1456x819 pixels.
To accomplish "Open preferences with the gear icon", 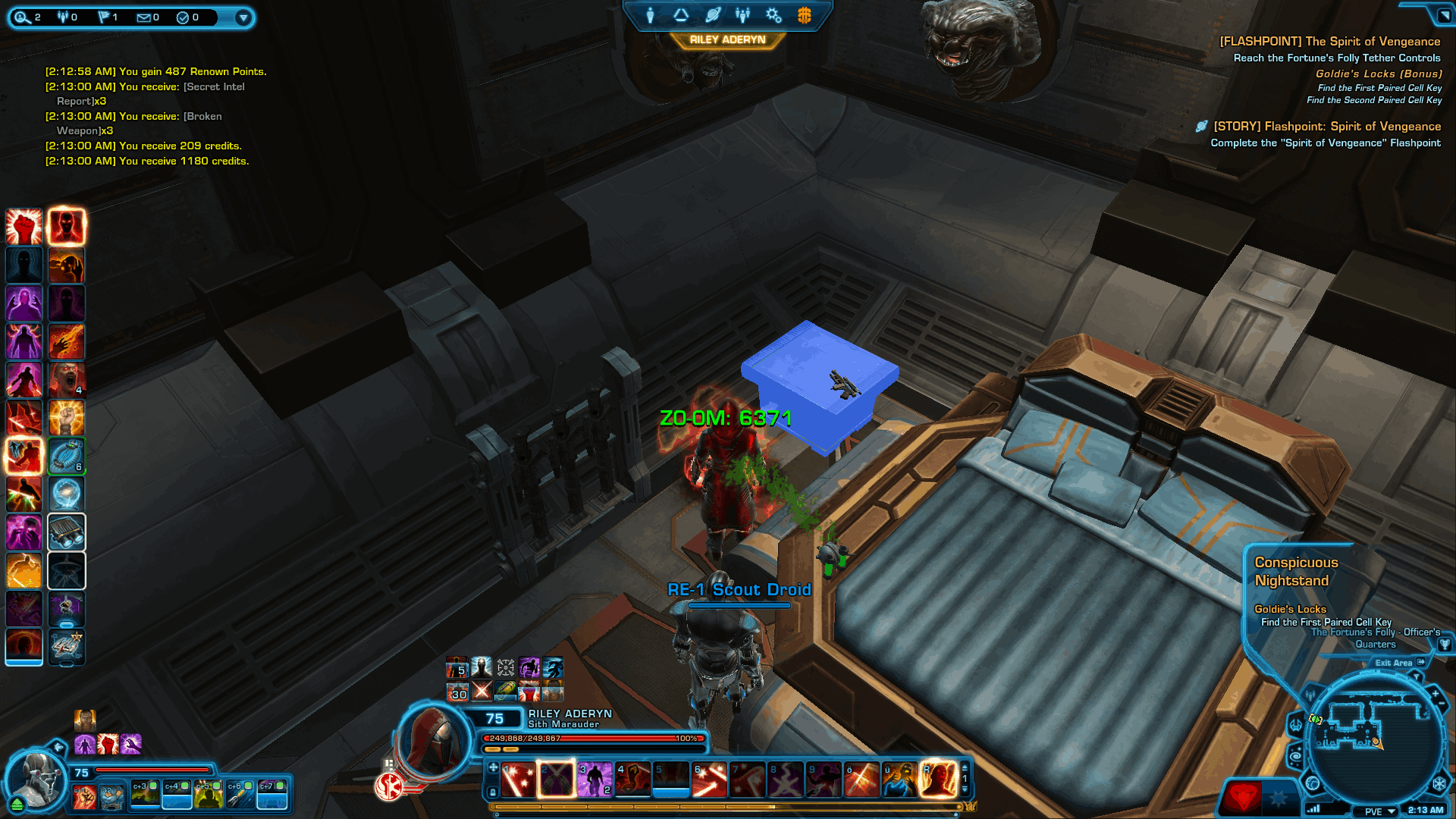I will click(x=773, y=14).
